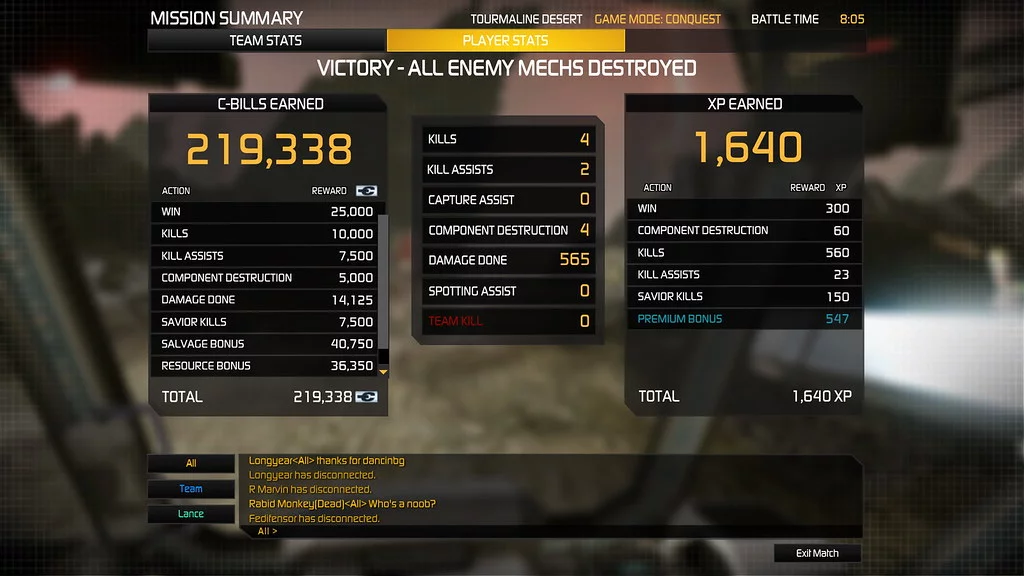1024x576 pixels.
Task: Switch chat to Team channel
Action: (191, 489)
